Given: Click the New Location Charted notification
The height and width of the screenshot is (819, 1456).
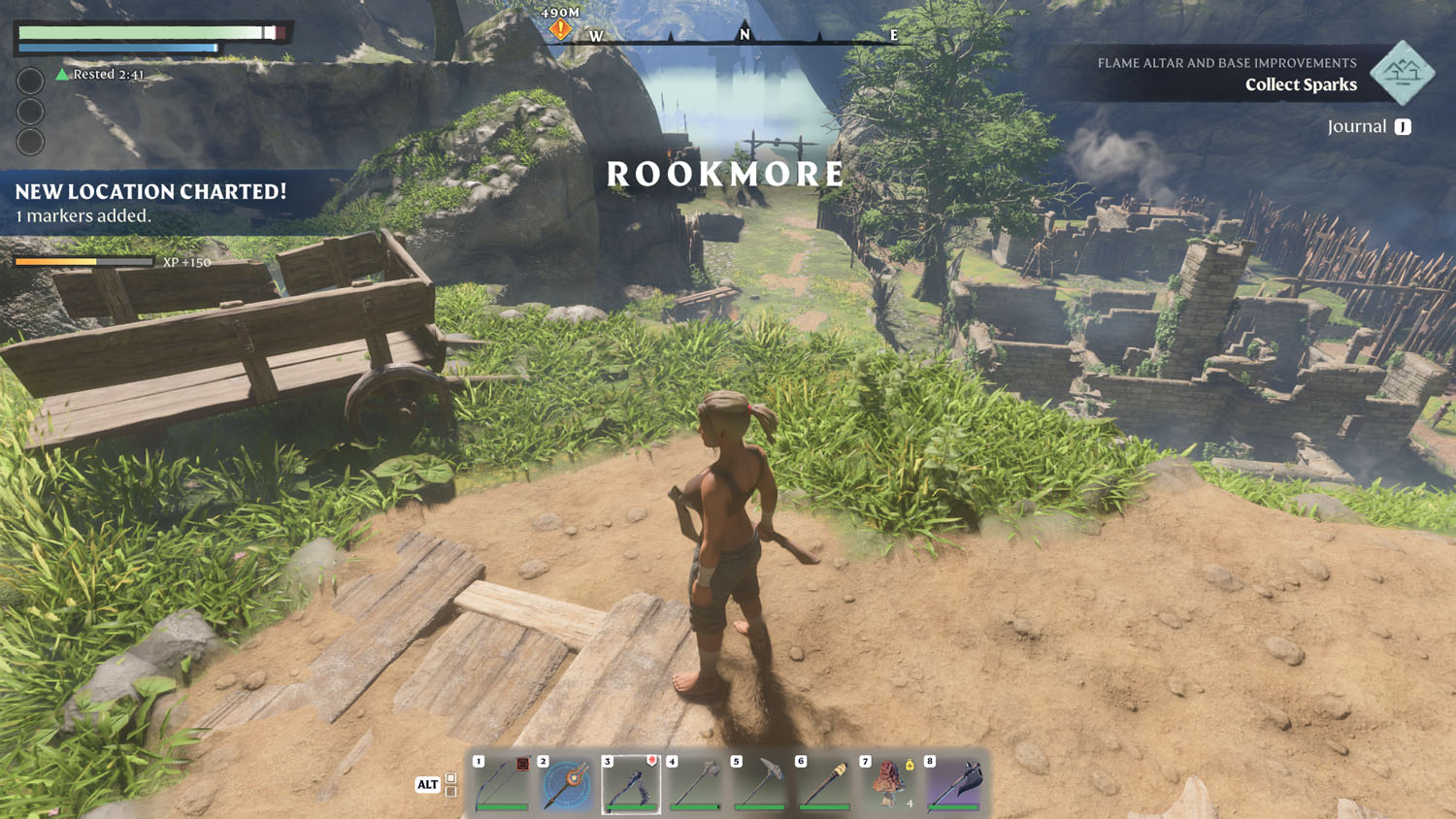Looking at the screenshot, I should tap(151, 202).
